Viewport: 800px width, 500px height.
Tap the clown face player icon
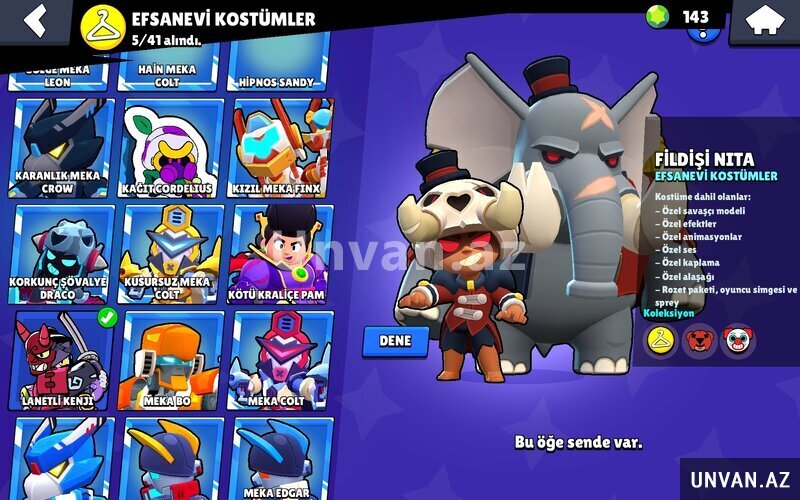[x=738, y=341]
